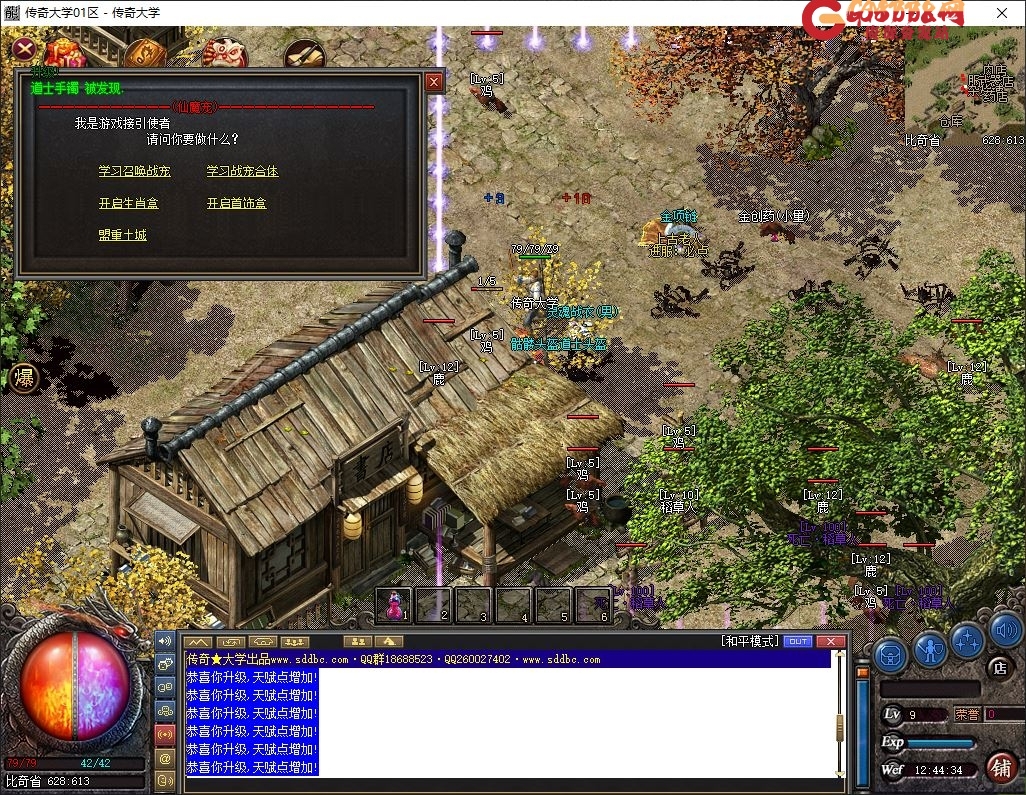This screenshot has width=1026, height=795.
Task: Click the round 爆 button
Action: 24,378
